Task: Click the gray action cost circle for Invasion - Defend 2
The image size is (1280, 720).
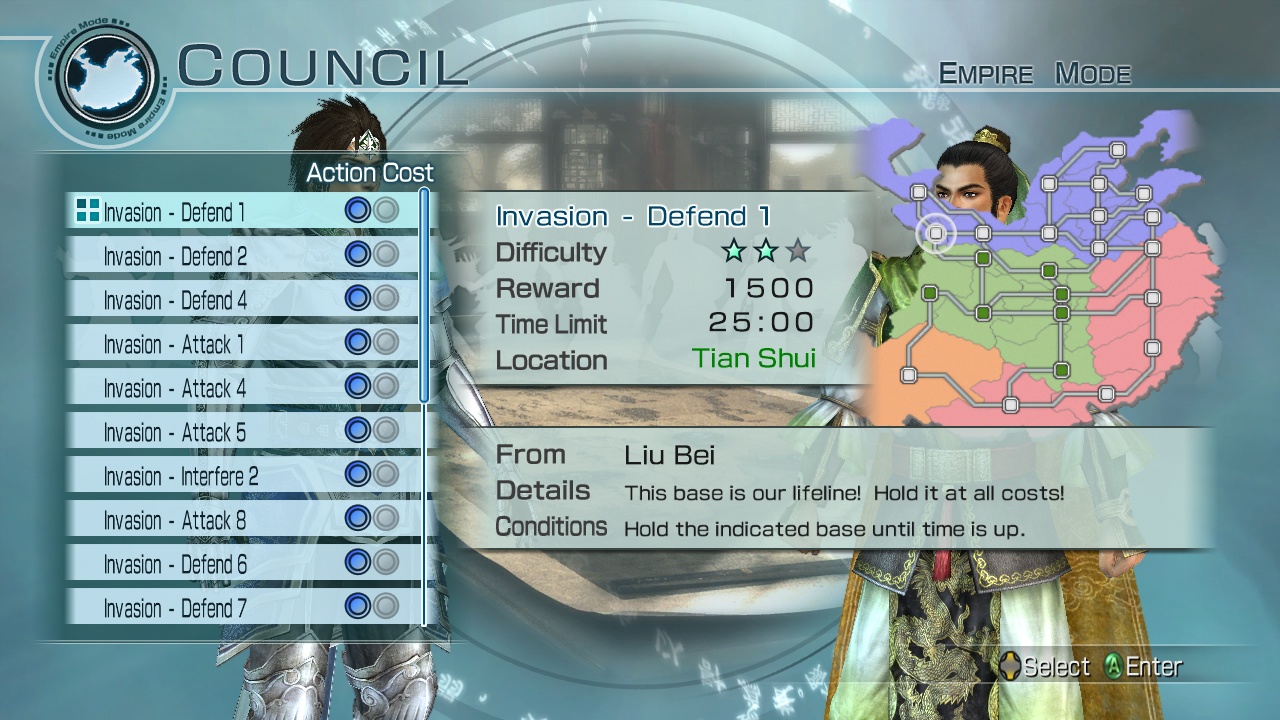Action: [x=388, y=255]
